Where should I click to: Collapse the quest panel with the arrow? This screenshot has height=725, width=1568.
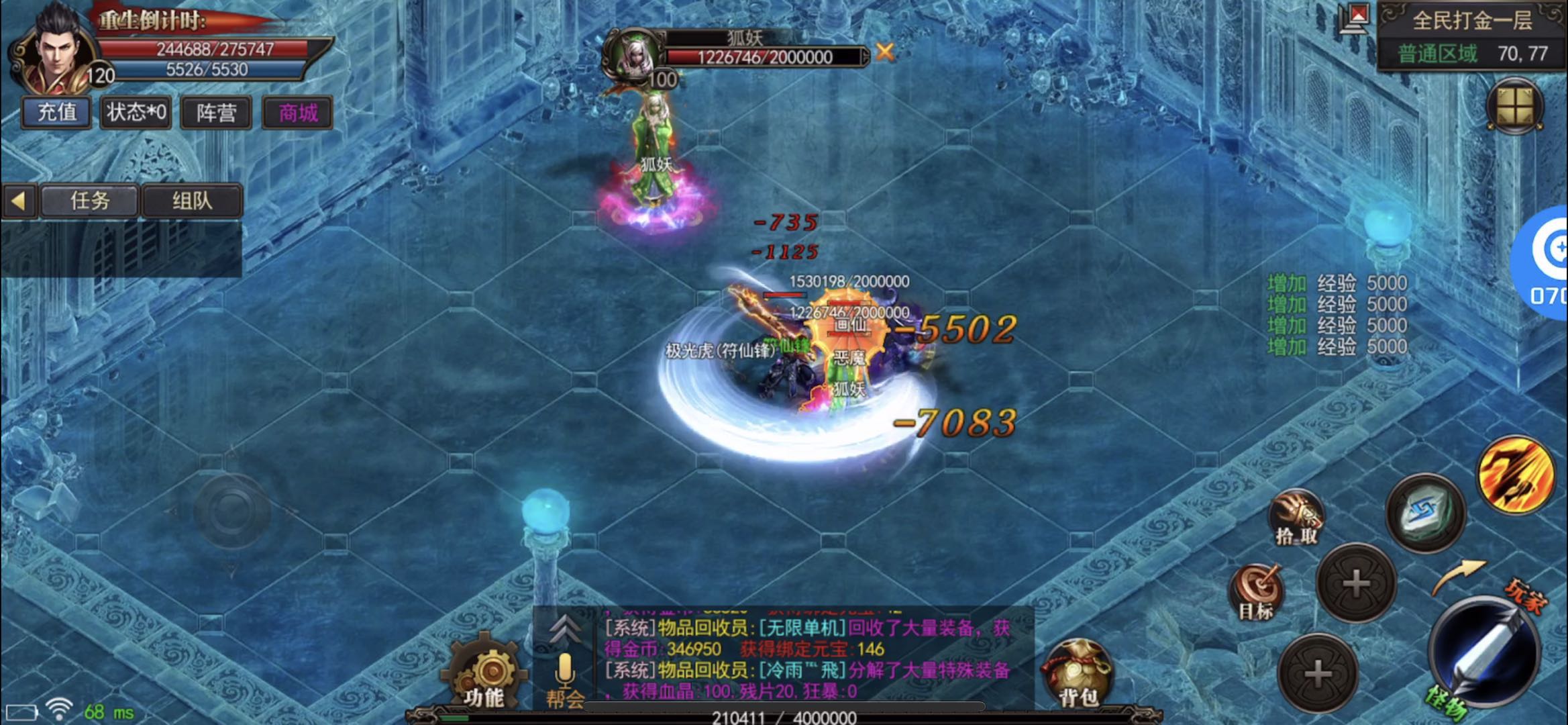click(19, 201)
